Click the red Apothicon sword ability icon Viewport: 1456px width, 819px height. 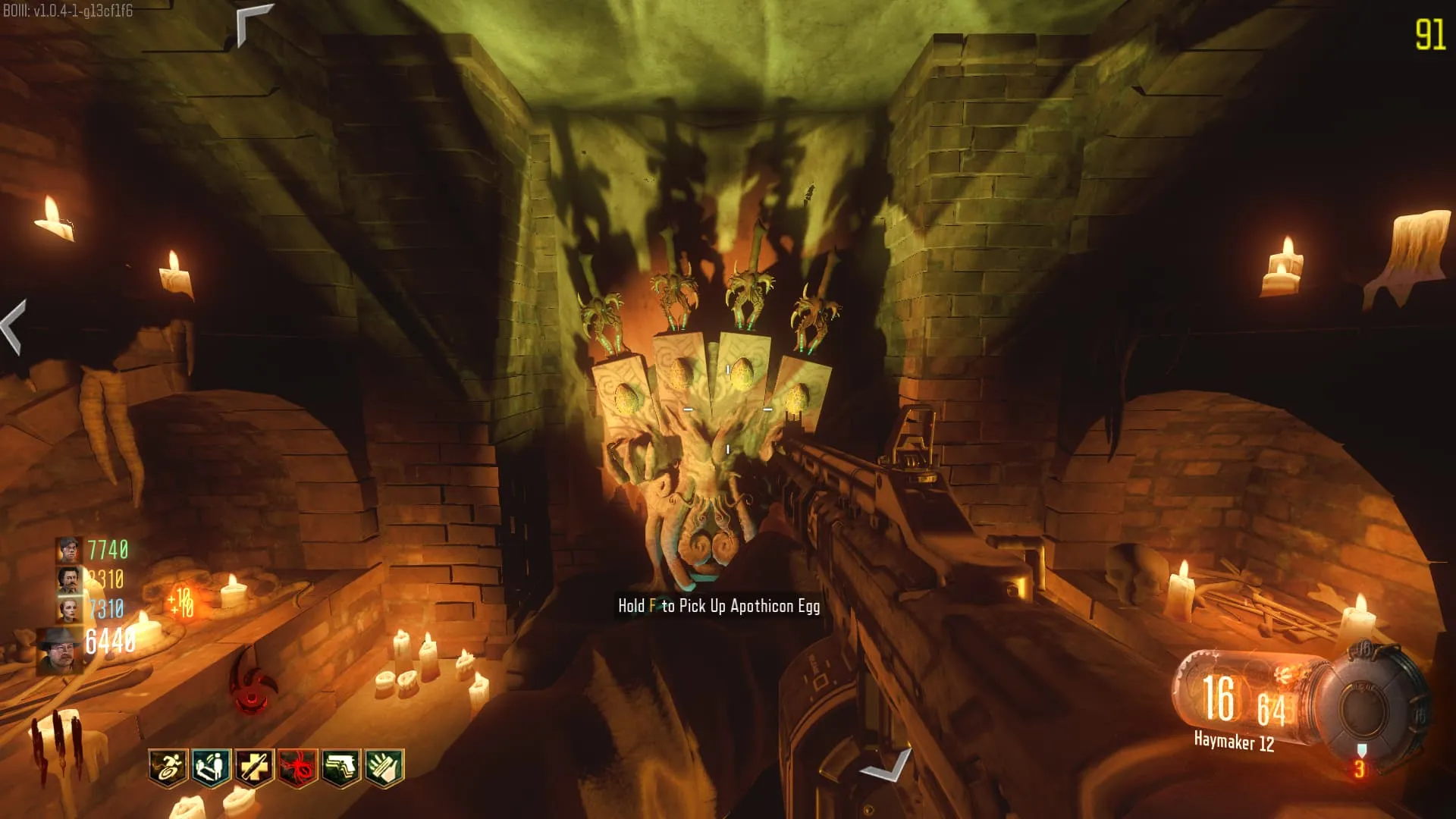[x=251, y=682]
